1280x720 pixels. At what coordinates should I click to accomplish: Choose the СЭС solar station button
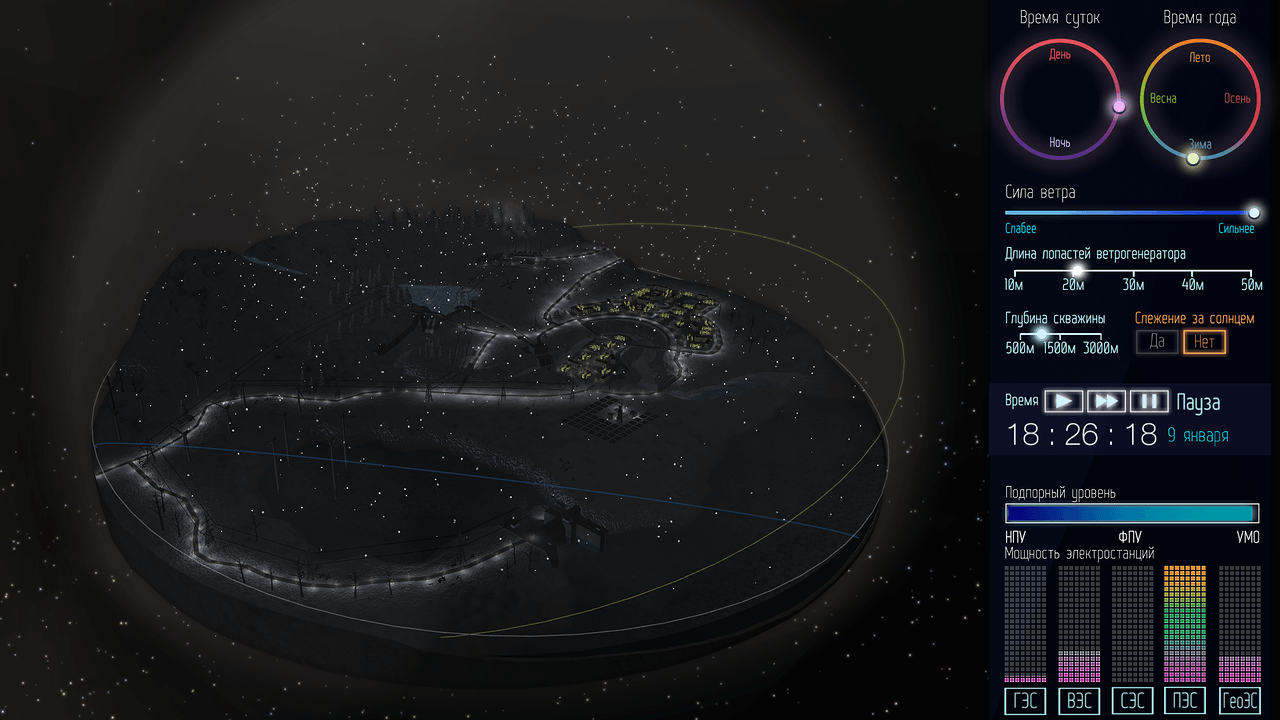(1132, 701)
